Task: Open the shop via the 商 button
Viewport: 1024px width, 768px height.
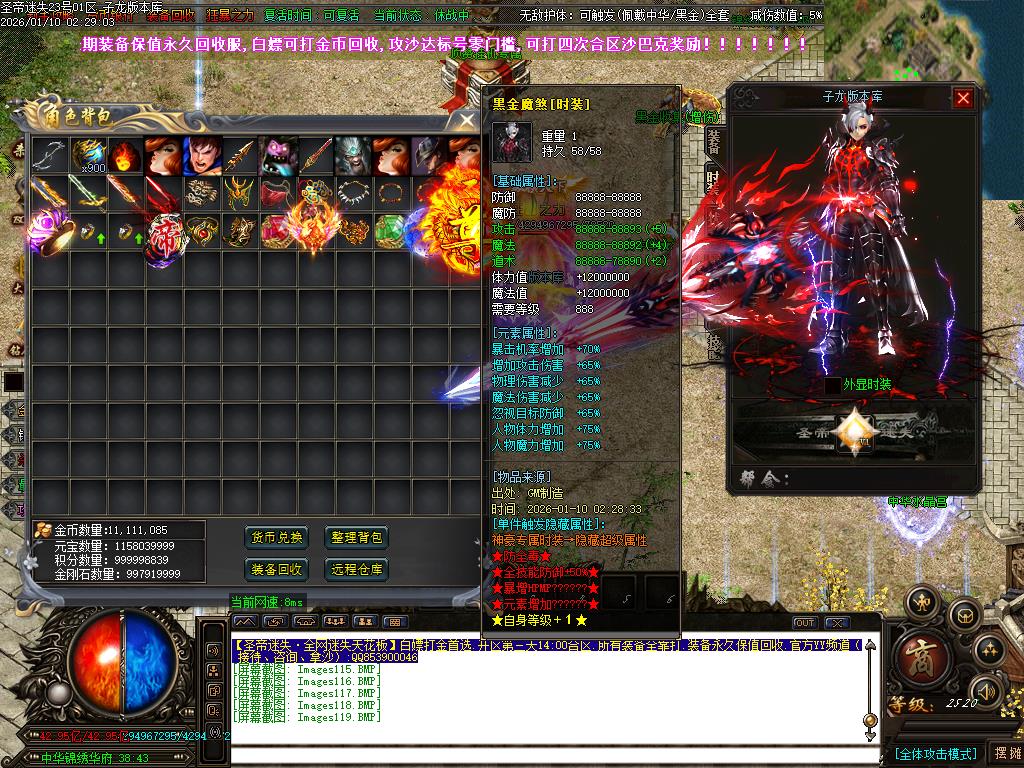Action: point(917,656)
